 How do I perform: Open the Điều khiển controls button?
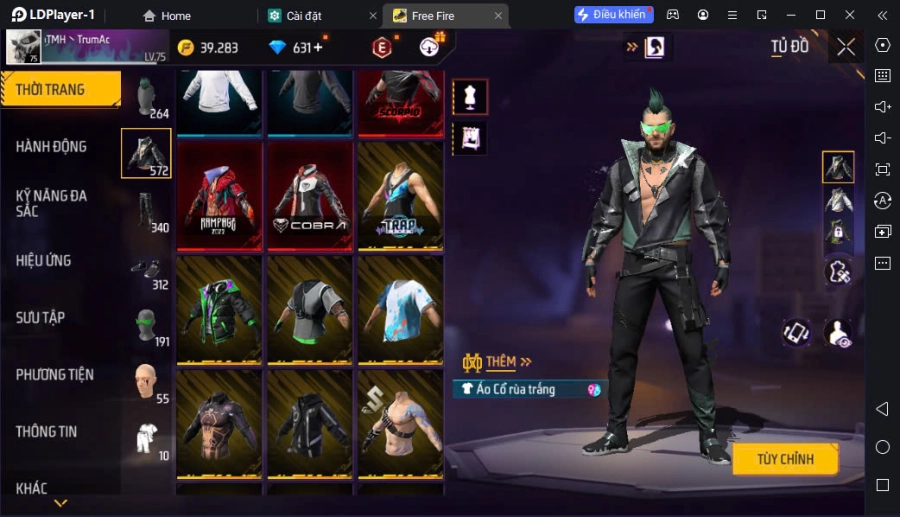coord(613,15)
